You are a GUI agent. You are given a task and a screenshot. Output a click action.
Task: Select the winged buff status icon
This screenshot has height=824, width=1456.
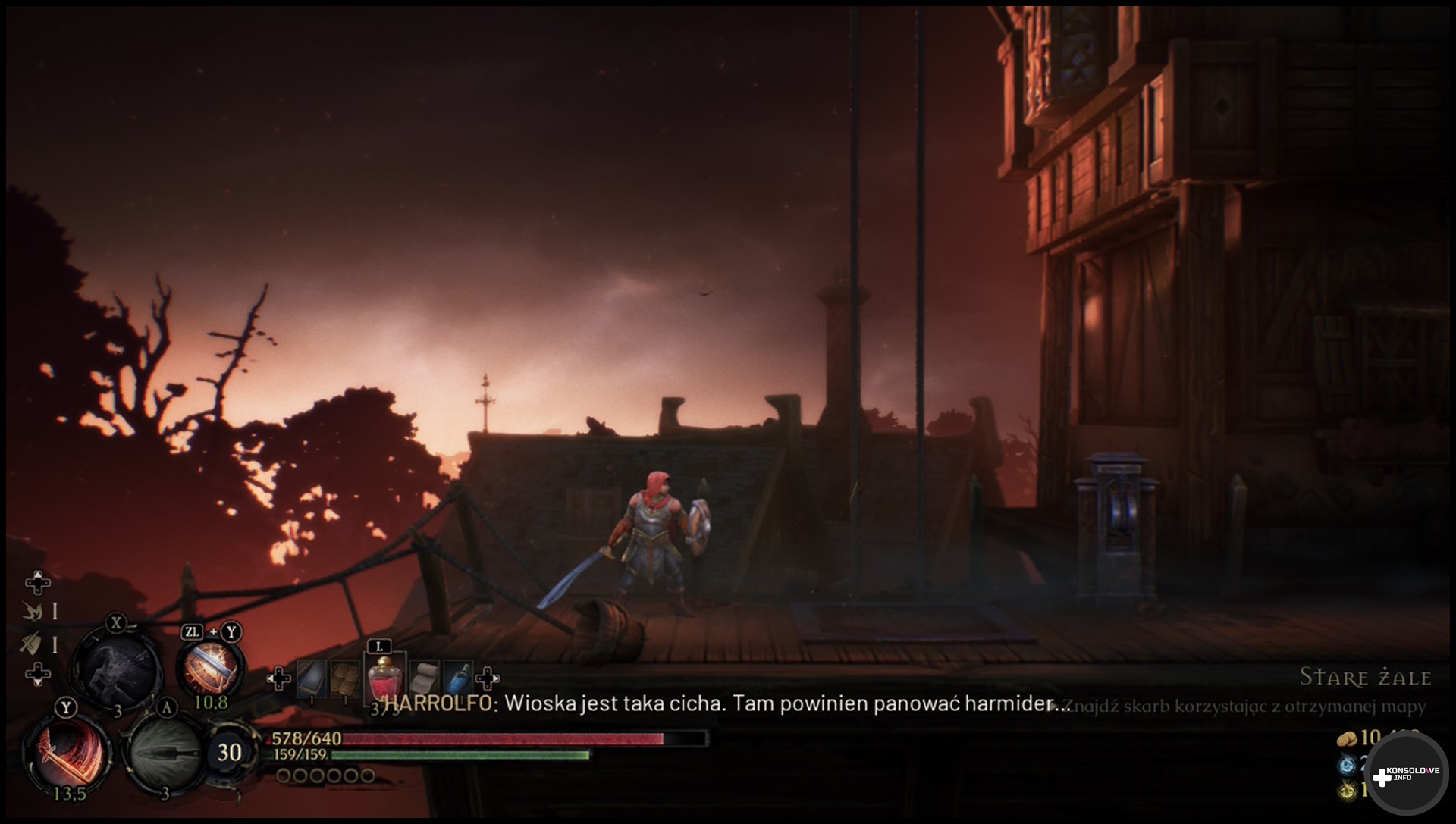(x=32, y=611)
